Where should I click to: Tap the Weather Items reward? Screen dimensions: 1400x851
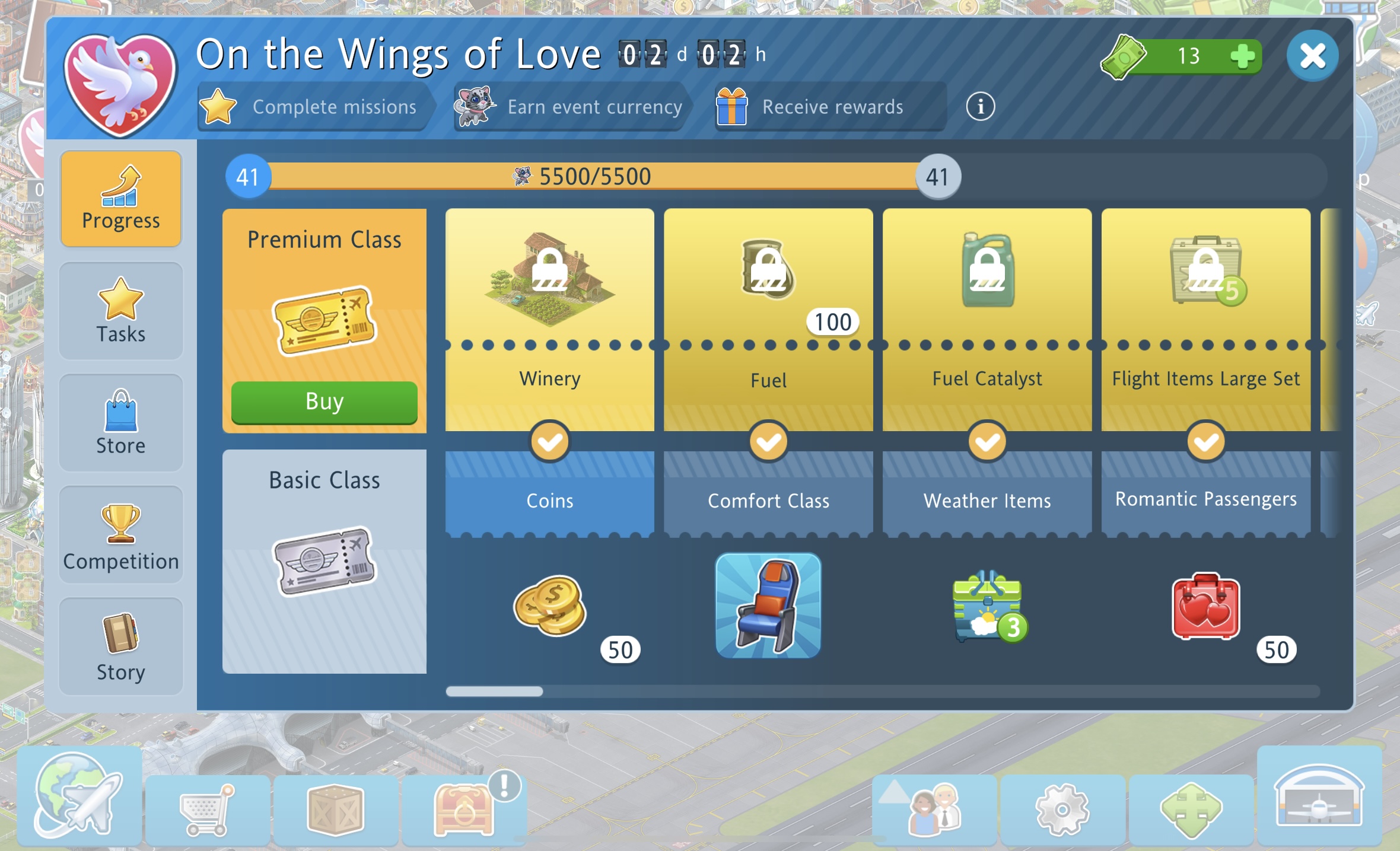click(987, 606)
